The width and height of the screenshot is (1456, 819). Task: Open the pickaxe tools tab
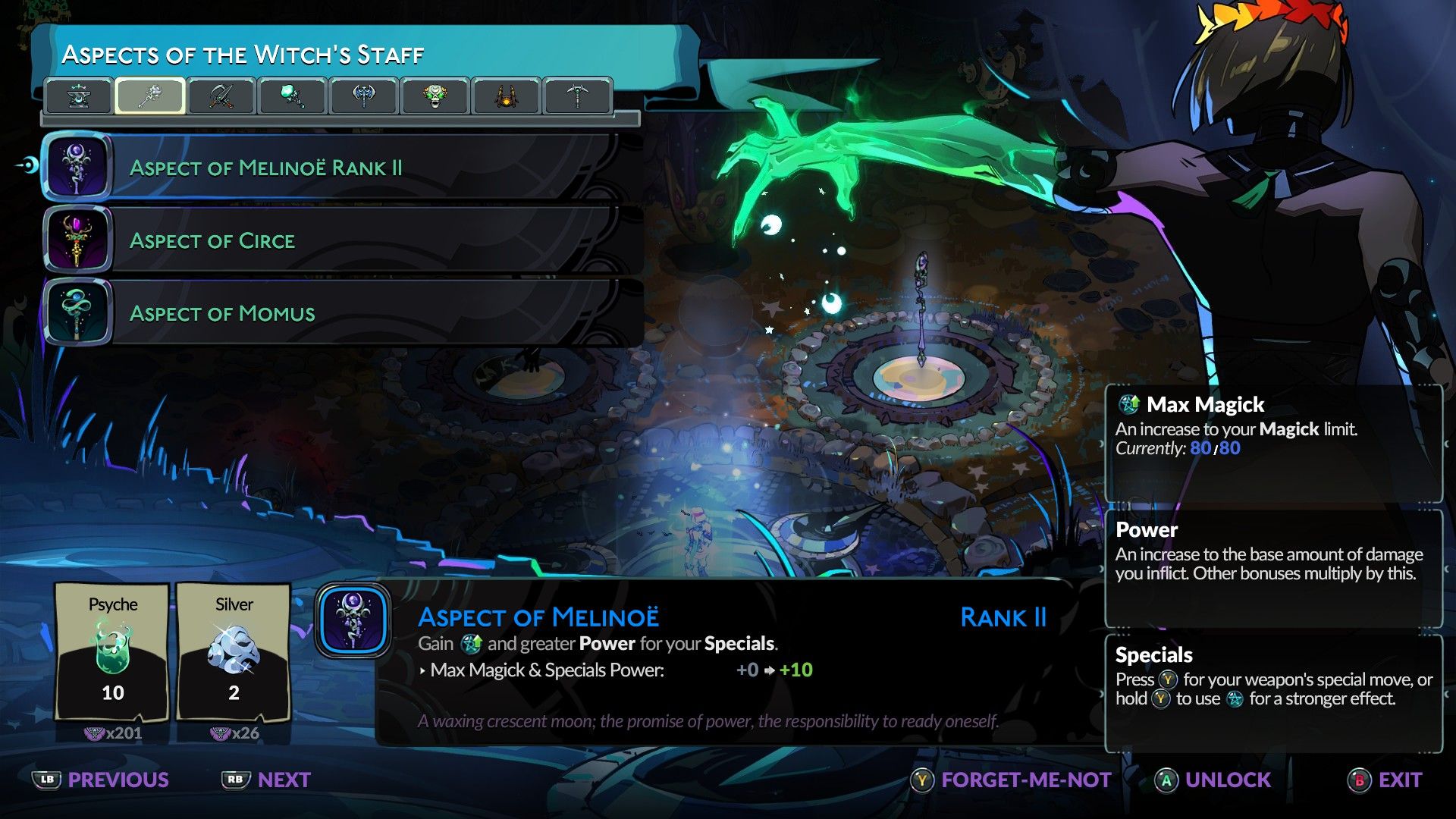tap(577, 96)
